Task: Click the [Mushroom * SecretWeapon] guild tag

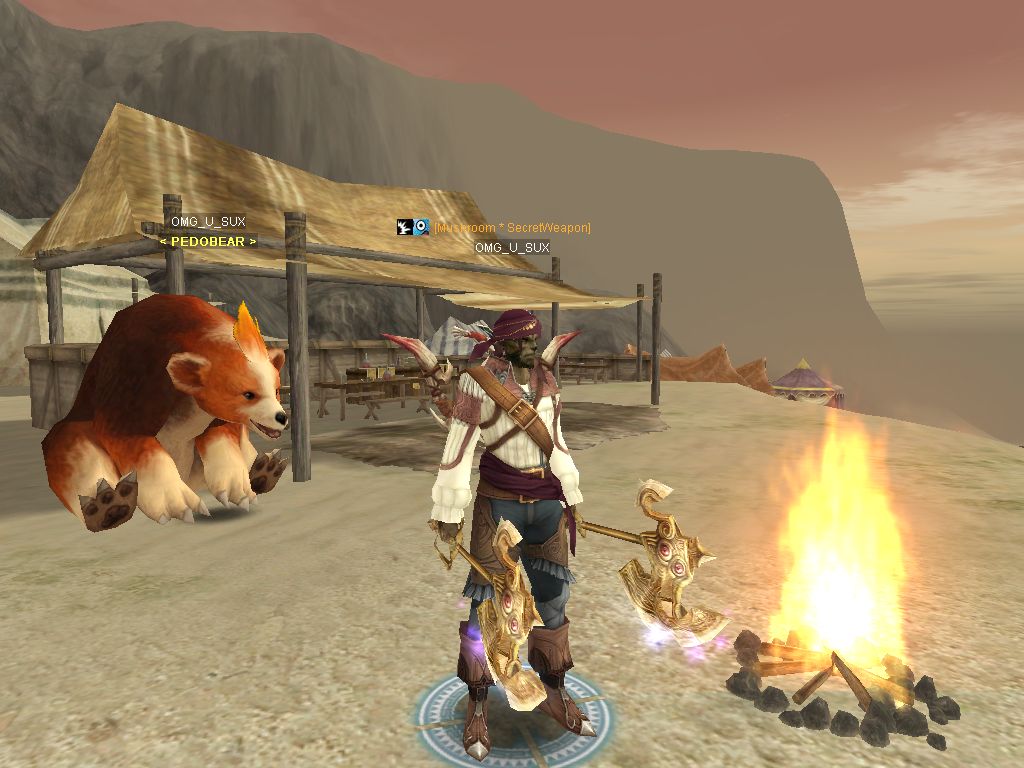Action: click(x=512, y=228)
